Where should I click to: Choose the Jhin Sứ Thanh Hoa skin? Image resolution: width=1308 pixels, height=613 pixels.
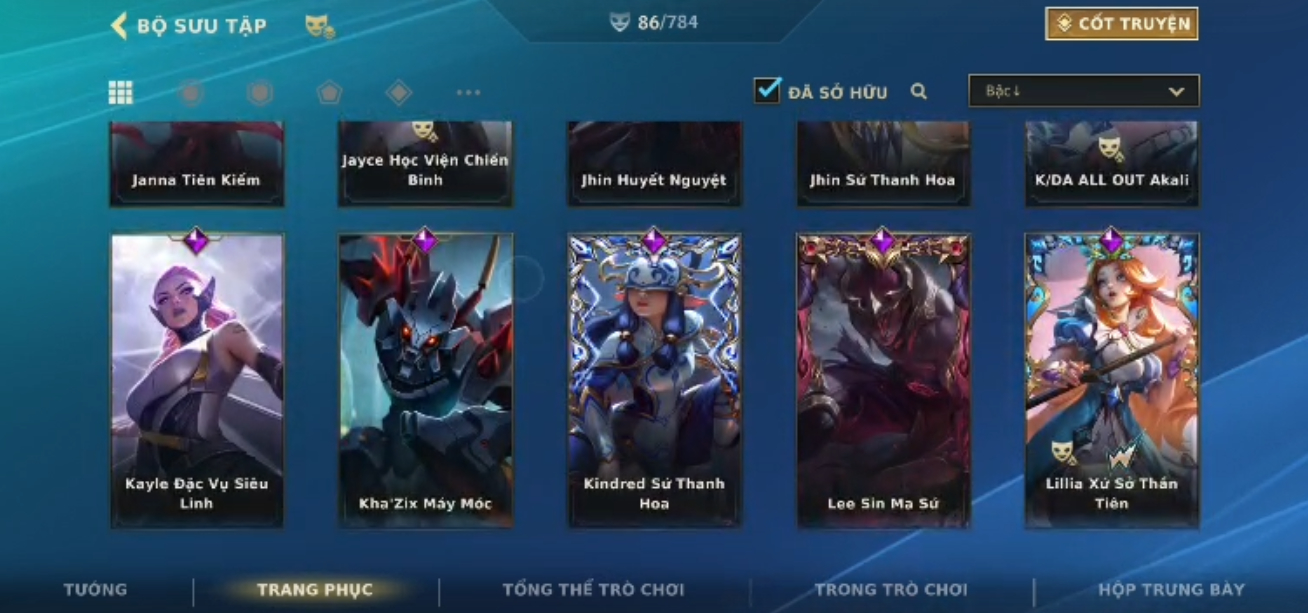(x=883, y=165)
